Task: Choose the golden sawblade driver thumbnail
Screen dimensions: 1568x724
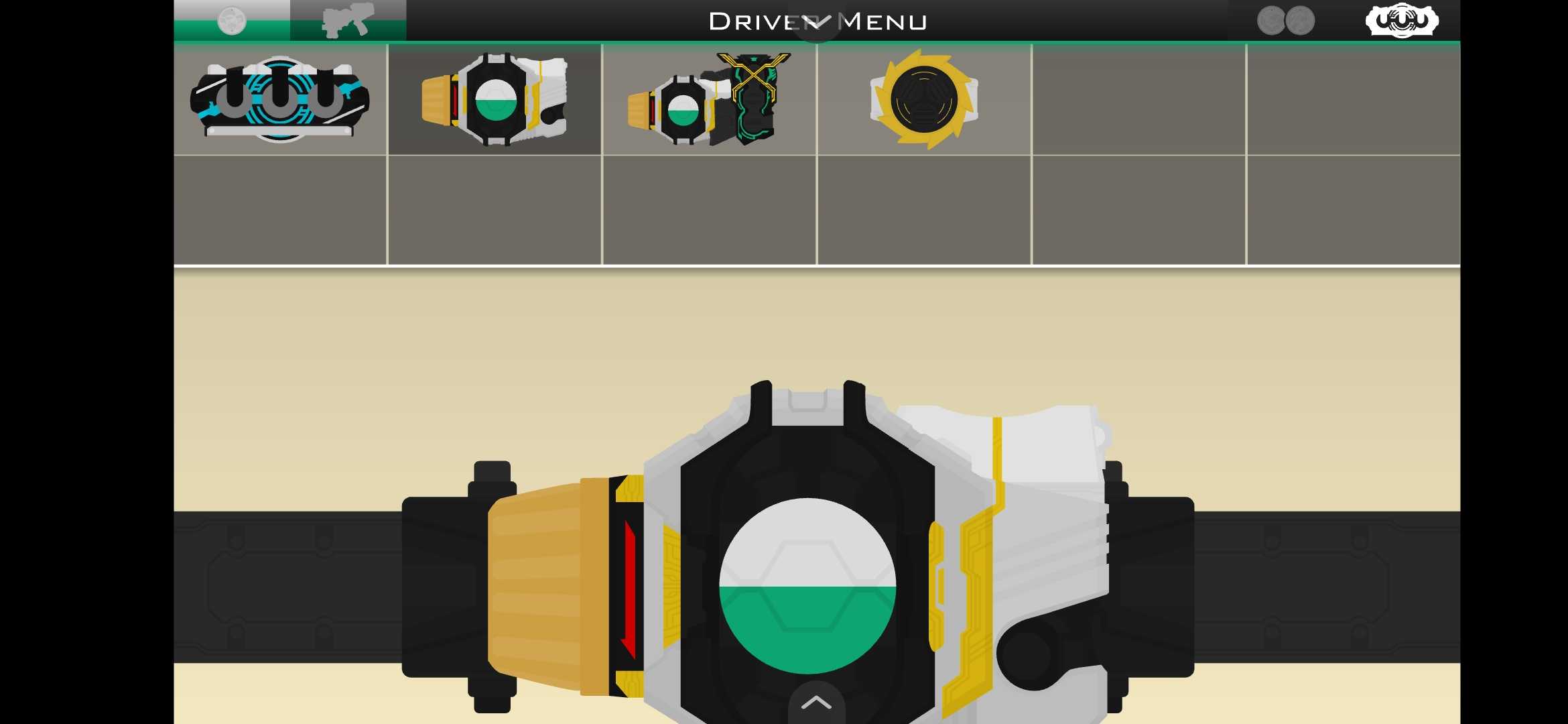Action: point(924,100)
